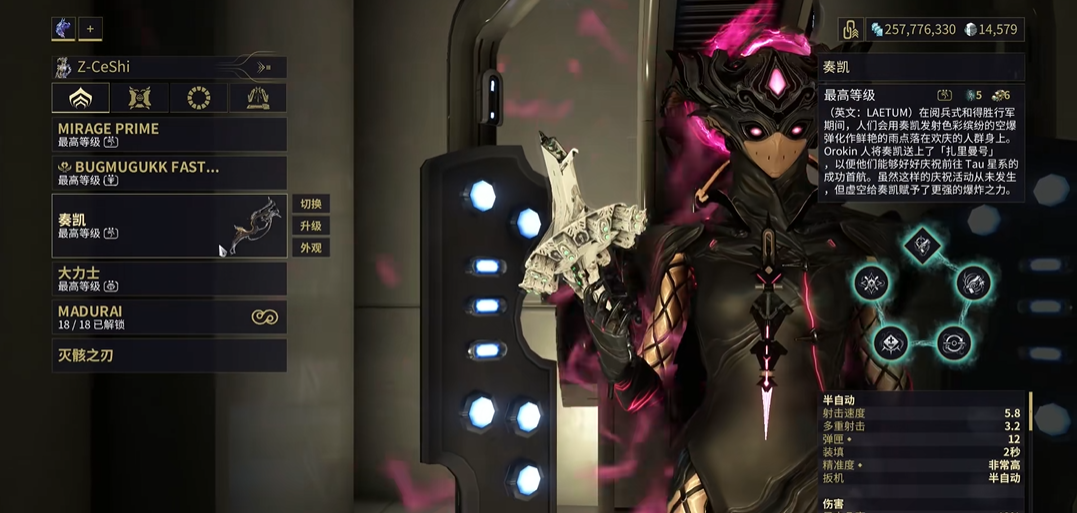The width and height of the screenshot is (1077, 513).
Task: Select the lower-right circular evolution node
Action: 953,343
